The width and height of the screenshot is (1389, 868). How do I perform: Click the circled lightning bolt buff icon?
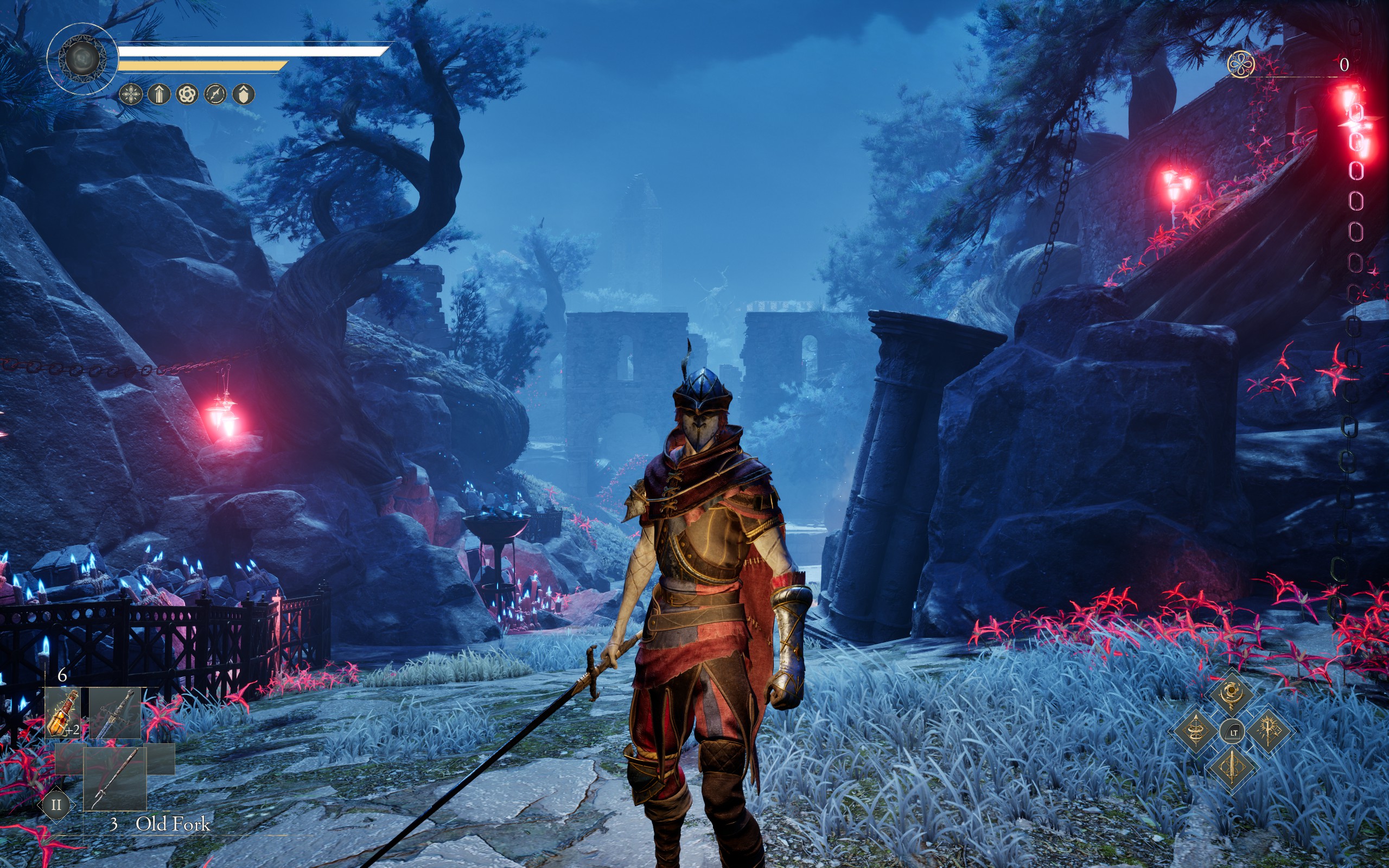[215, 93]
